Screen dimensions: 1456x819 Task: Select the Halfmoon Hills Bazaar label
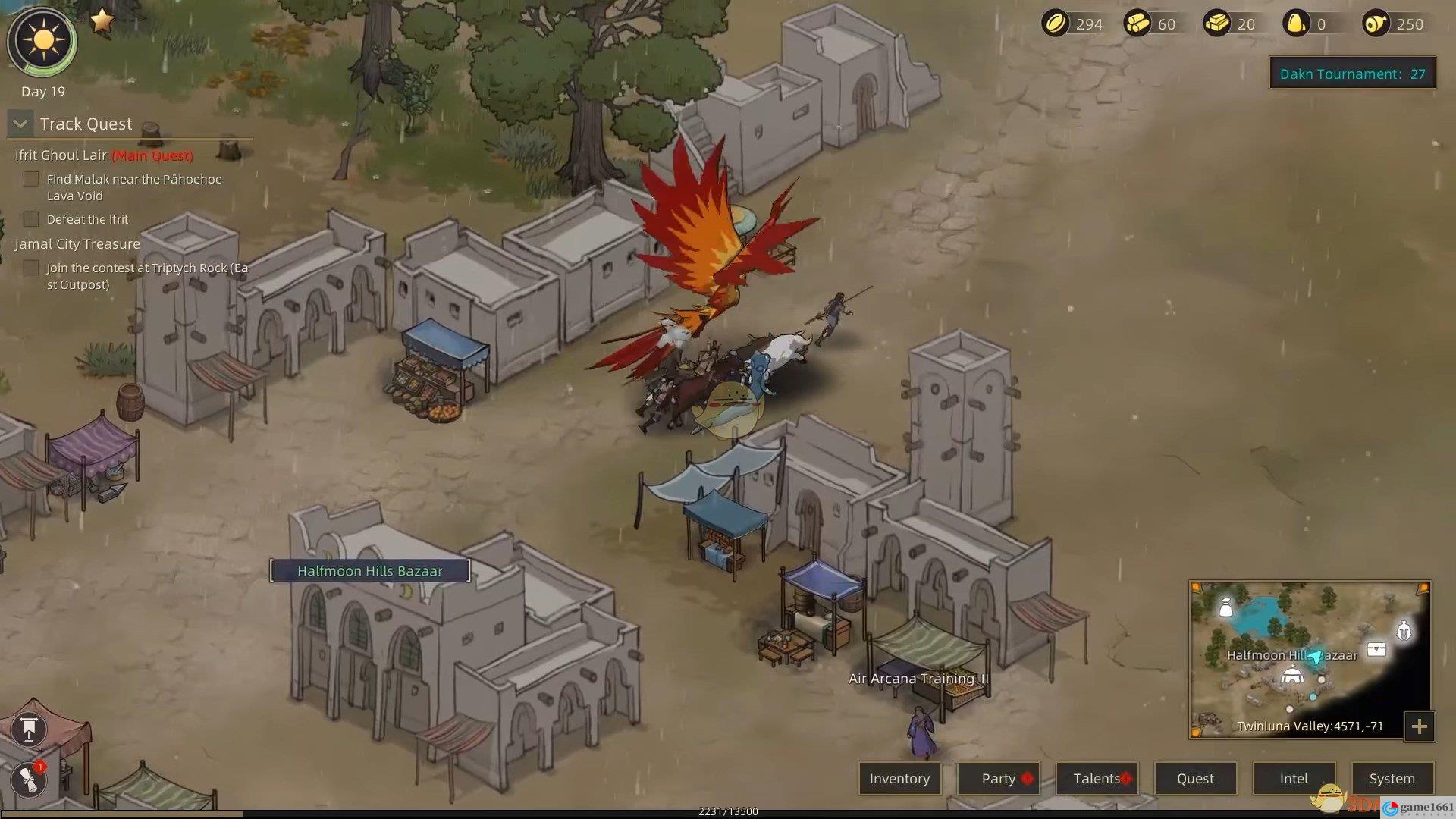coord(369,571)
